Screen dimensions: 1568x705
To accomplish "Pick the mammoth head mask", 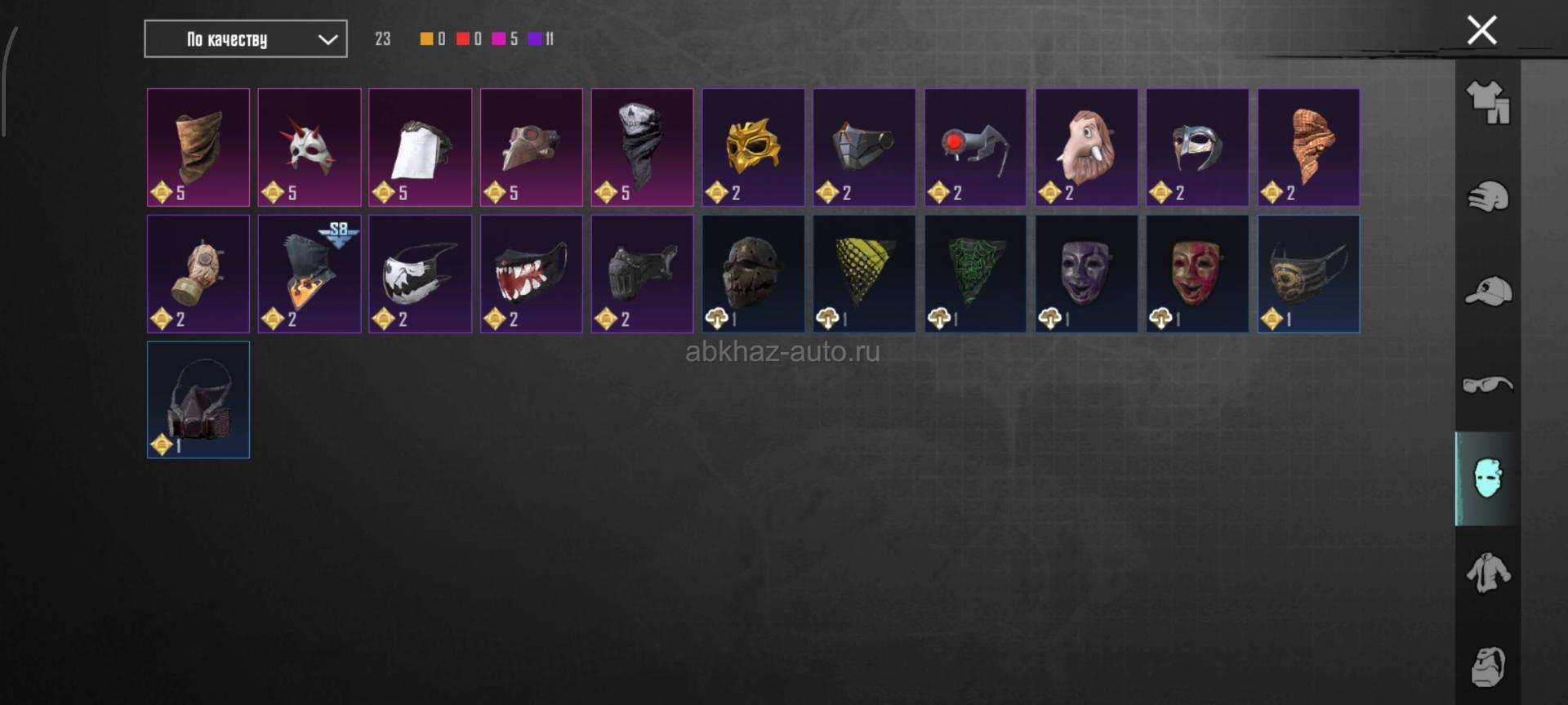I will tap(1086, 147).
